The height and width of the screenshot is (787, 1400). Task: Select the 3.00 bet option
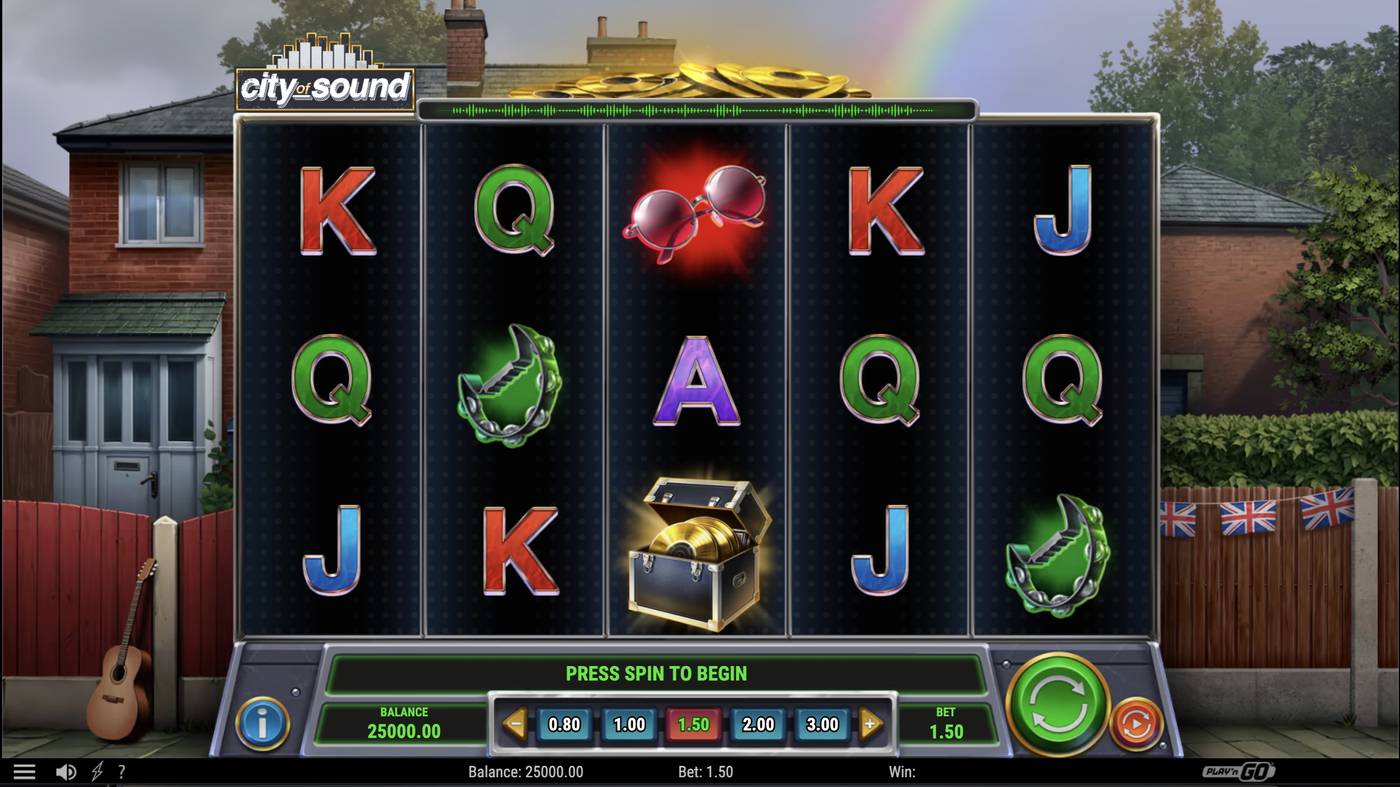822,723
